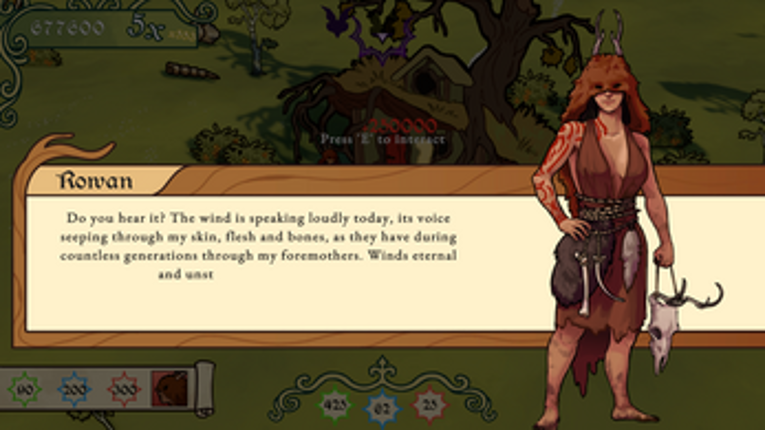Select the red 300 cost badge
The height and width of the screenshot is (430, 765).
tap(123, 388)
